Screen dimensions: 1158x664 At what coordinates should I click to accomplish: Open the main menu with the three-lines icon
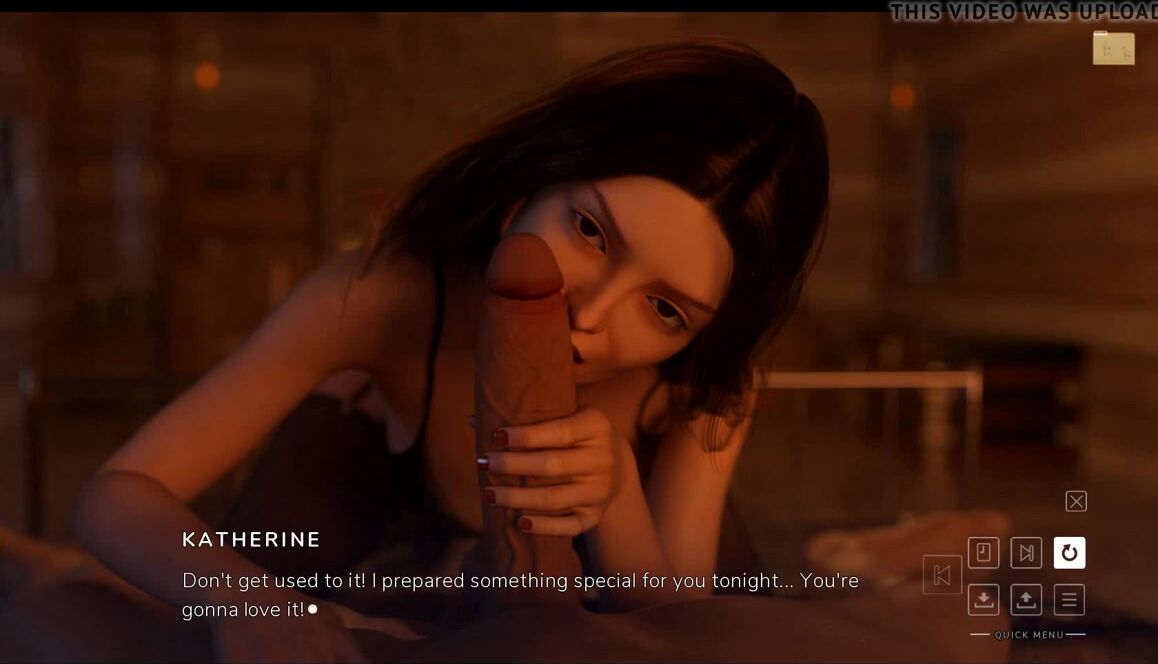1069,600
